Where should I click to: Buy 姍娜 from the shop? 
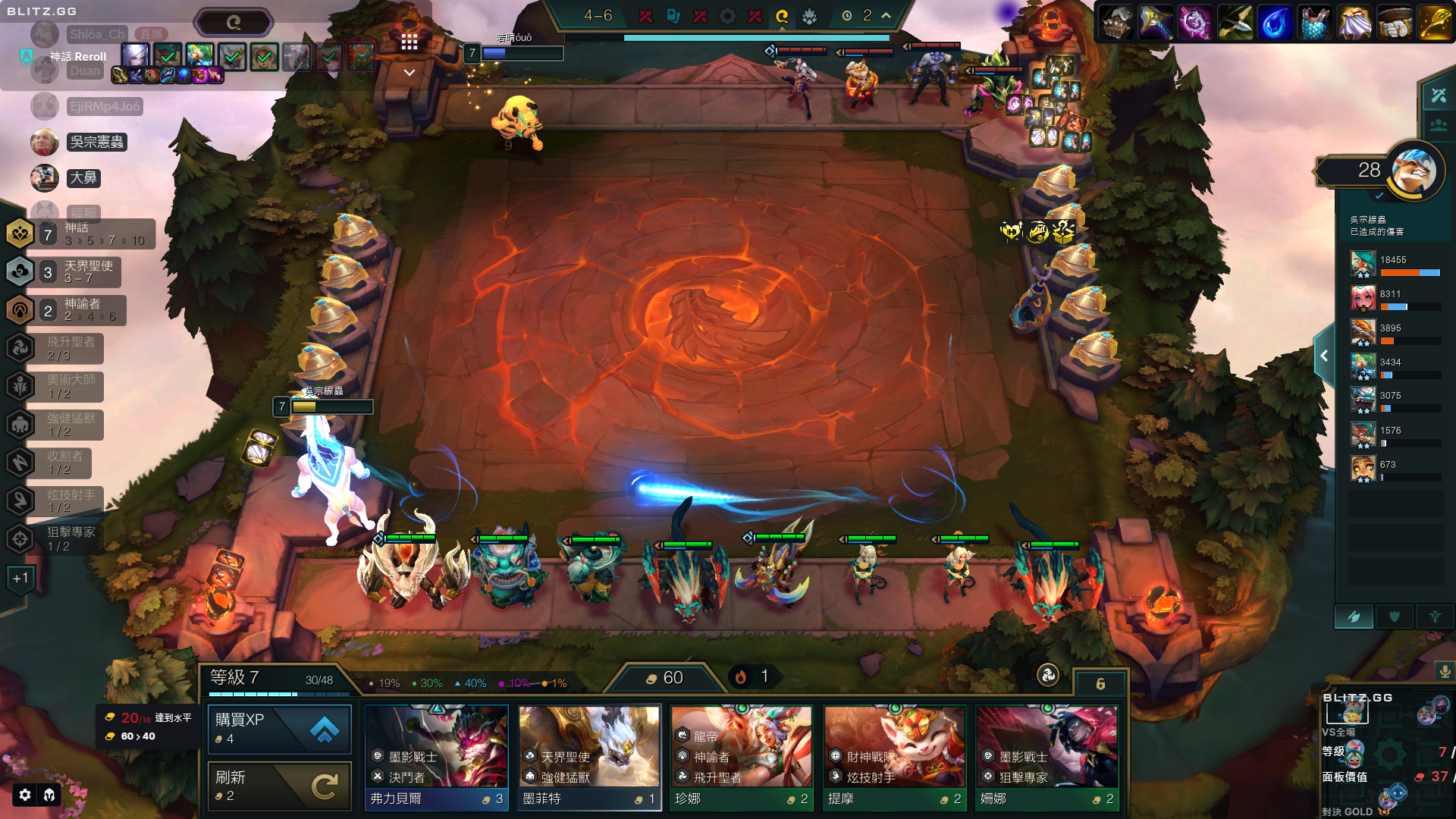click(1047, 757)
